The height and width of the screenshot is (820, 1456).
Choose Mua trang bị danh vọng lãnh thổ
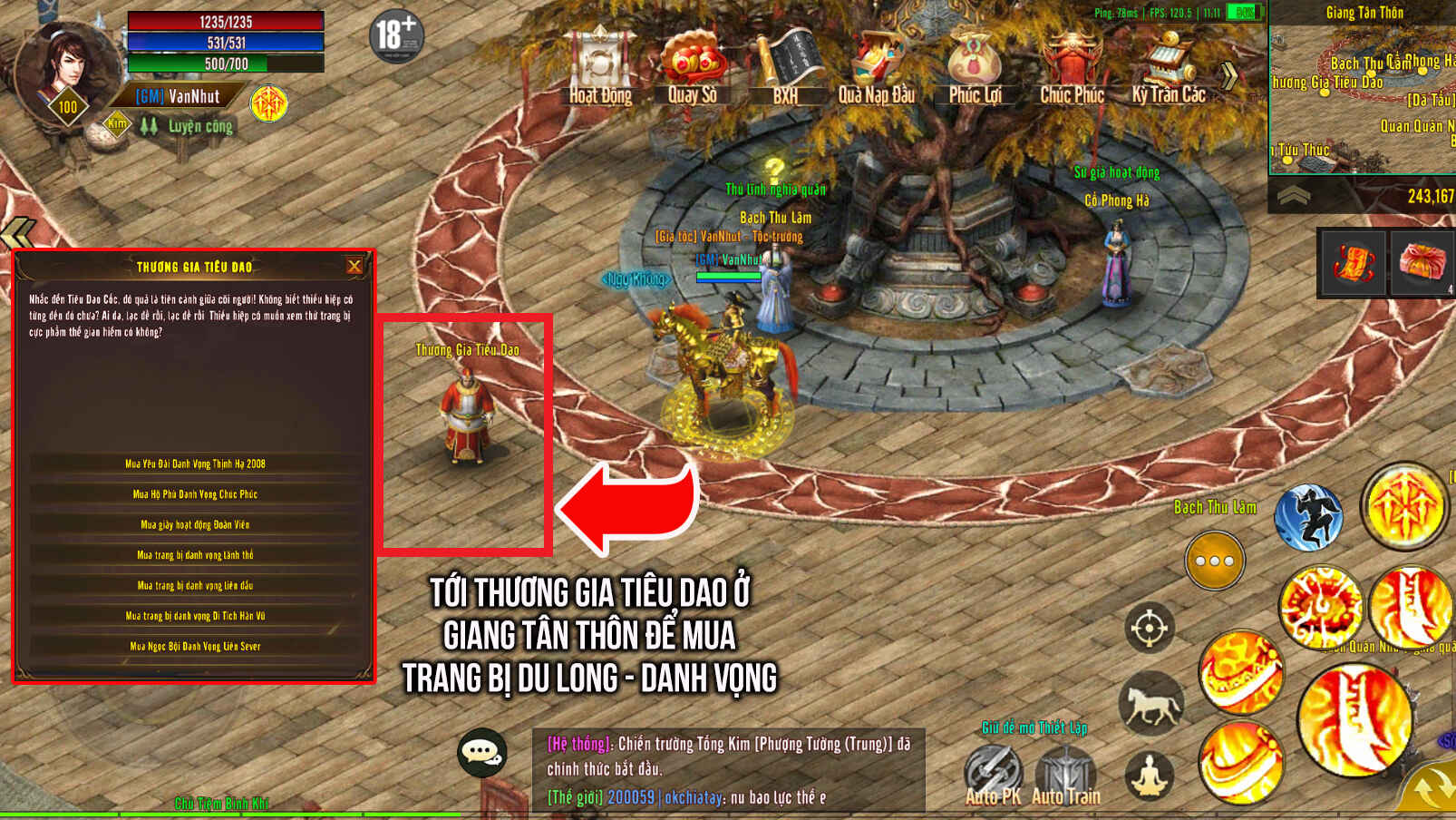pos(195,555)
